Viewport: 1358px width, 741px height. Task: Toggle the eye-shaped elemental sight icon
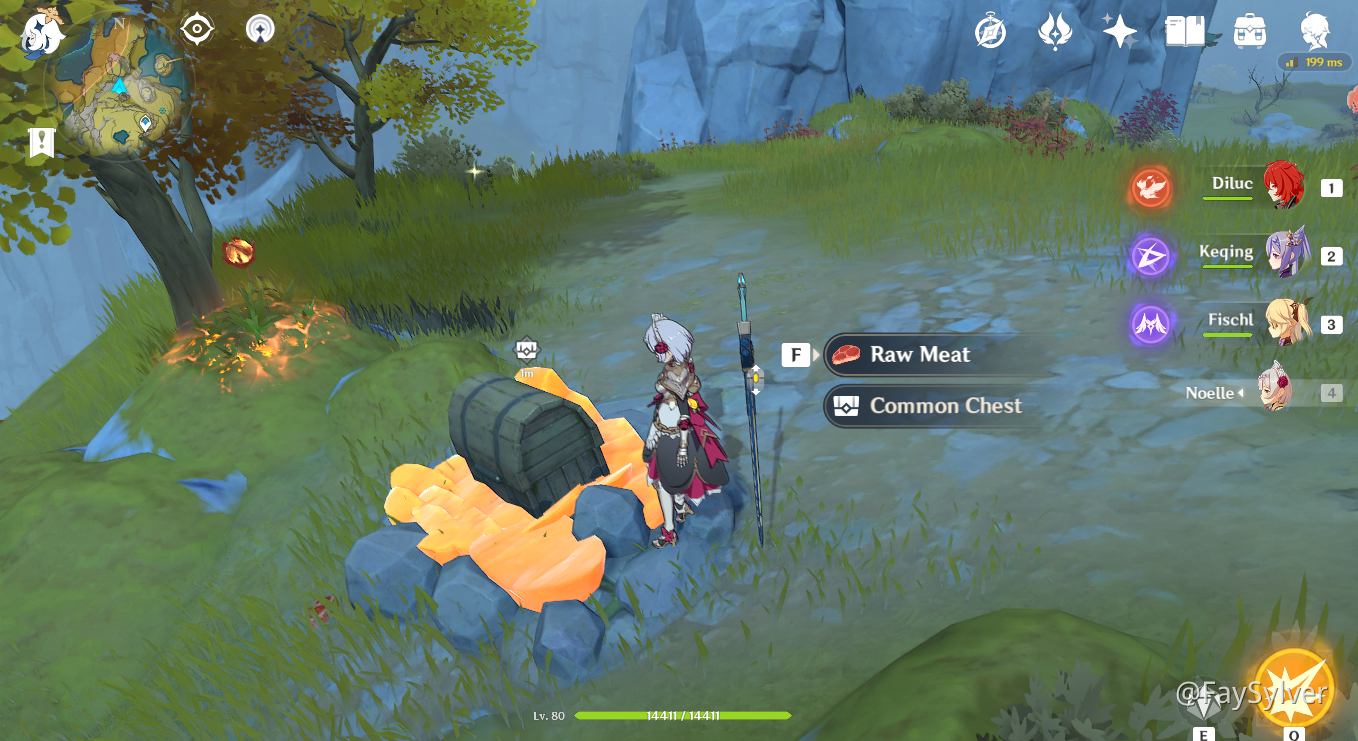(x=197, y=29)
